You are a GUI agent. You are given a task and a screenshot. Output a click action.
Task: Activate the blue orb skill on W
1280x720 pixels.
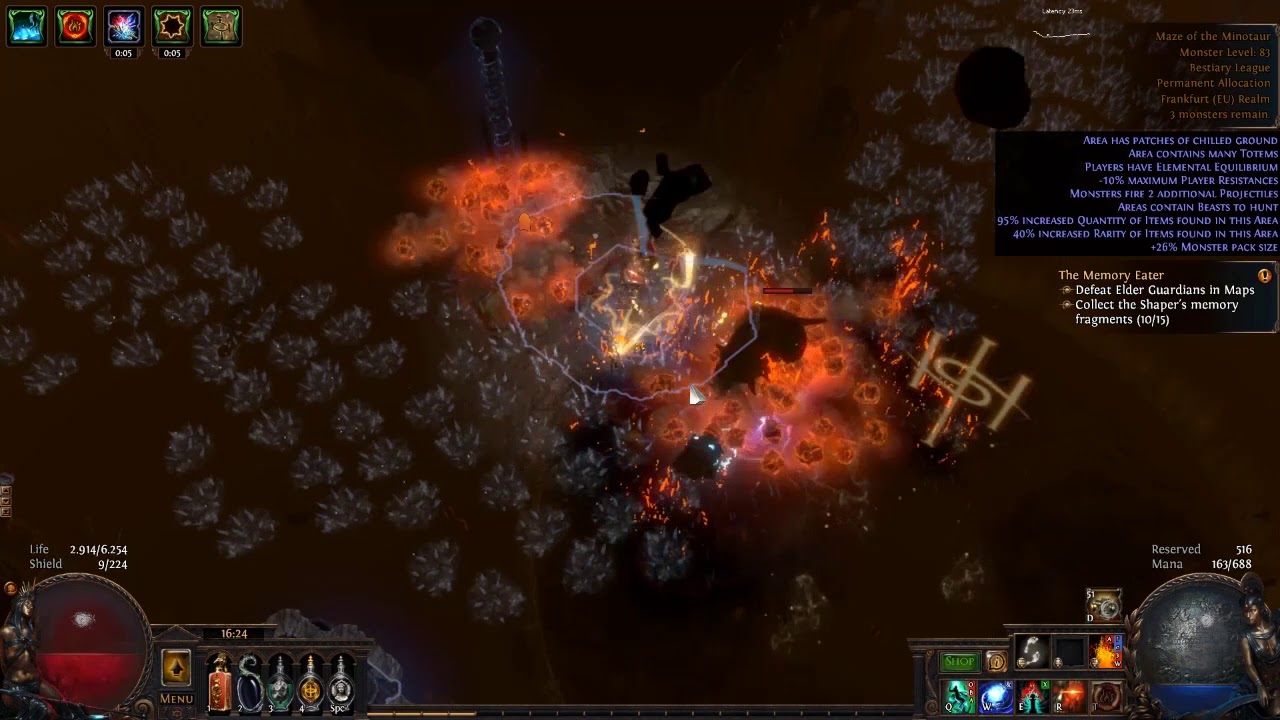click(995, 696)
